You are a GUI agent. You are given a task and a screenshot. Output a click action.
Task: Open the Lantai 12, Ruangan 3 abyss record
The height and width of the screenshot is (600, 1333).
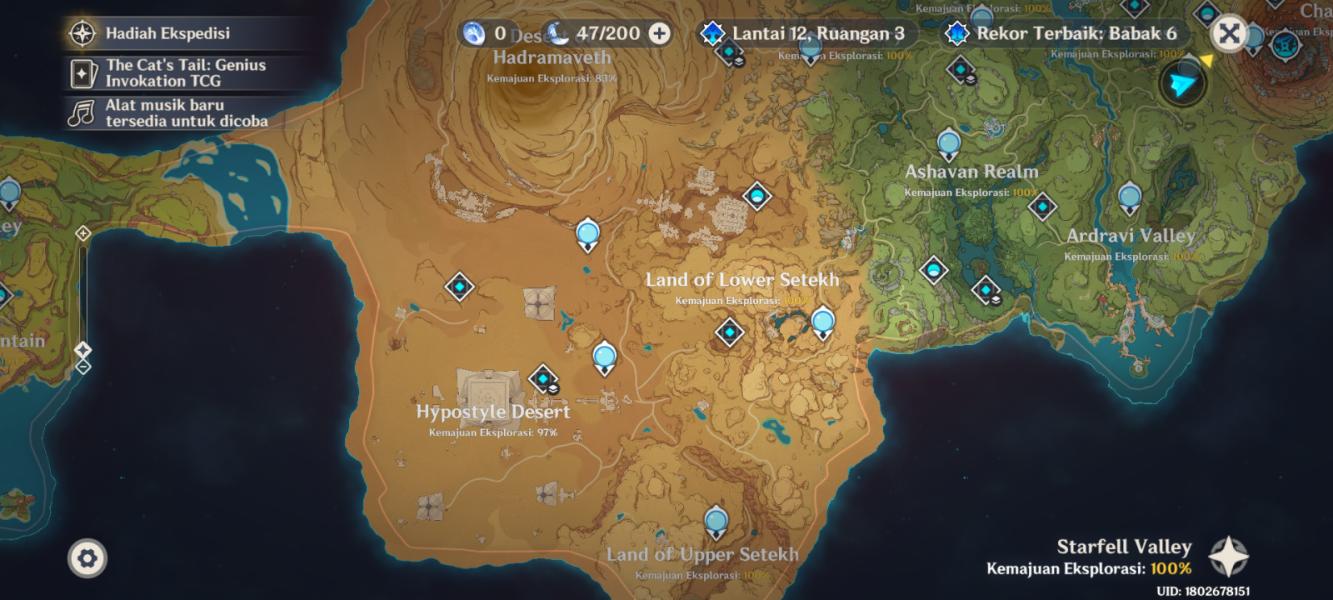coord(806,33)
